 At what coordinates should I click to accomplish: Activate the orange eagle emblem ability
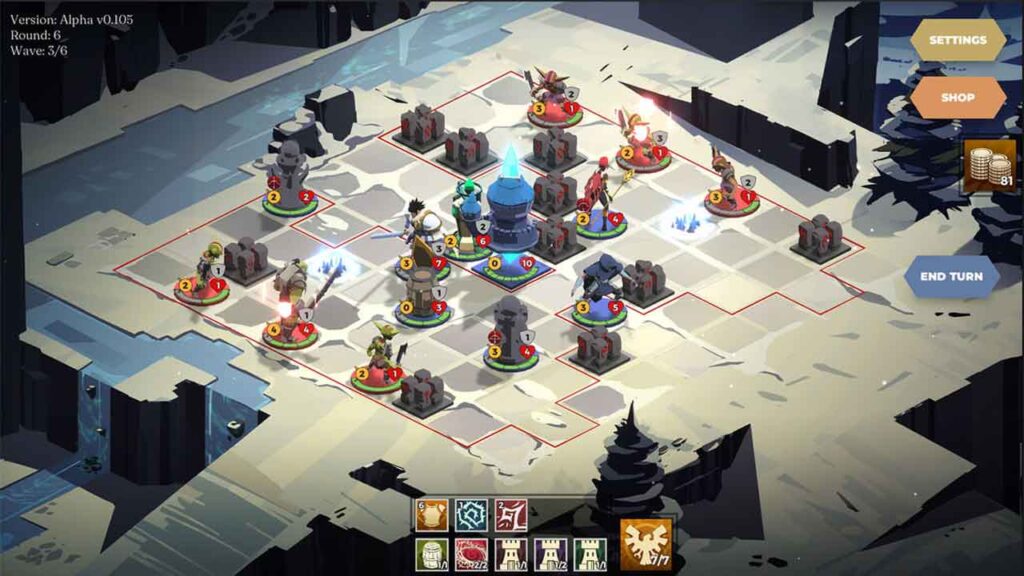(x=645, y=545)
